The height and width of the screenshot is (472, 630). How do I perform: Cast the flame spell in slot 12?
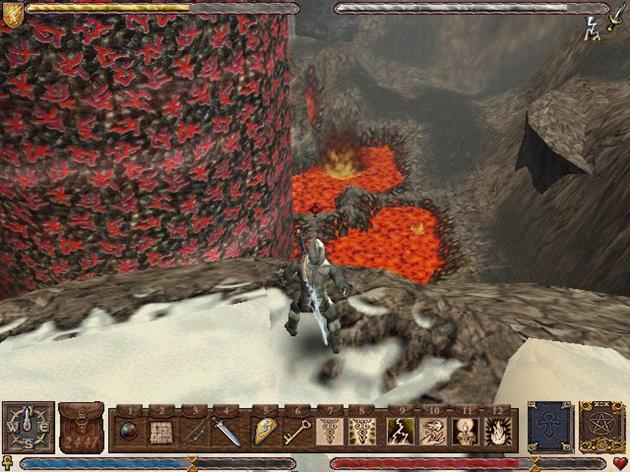(x=496, y=433)
